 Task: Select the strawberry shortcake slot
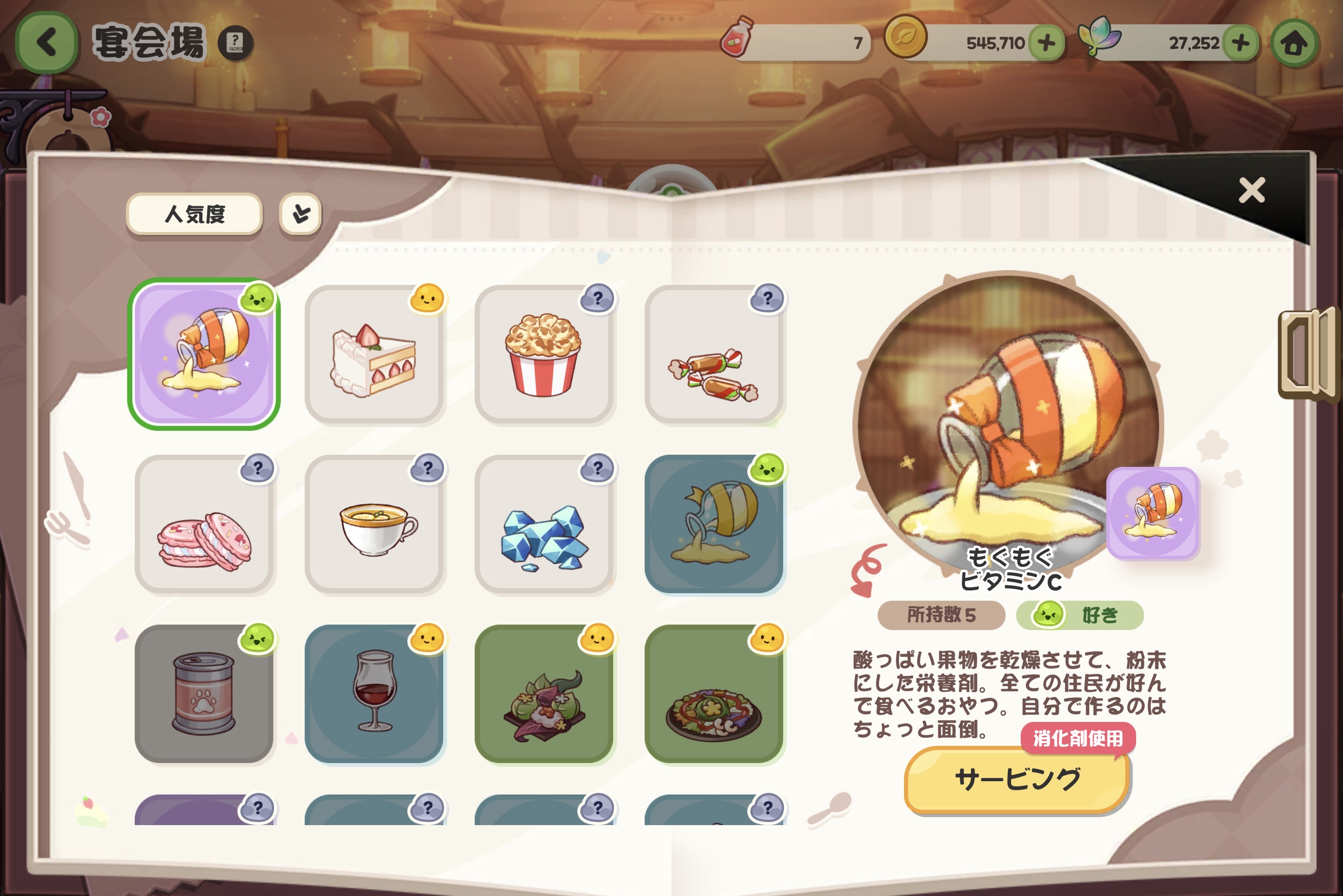click(374, 355)
